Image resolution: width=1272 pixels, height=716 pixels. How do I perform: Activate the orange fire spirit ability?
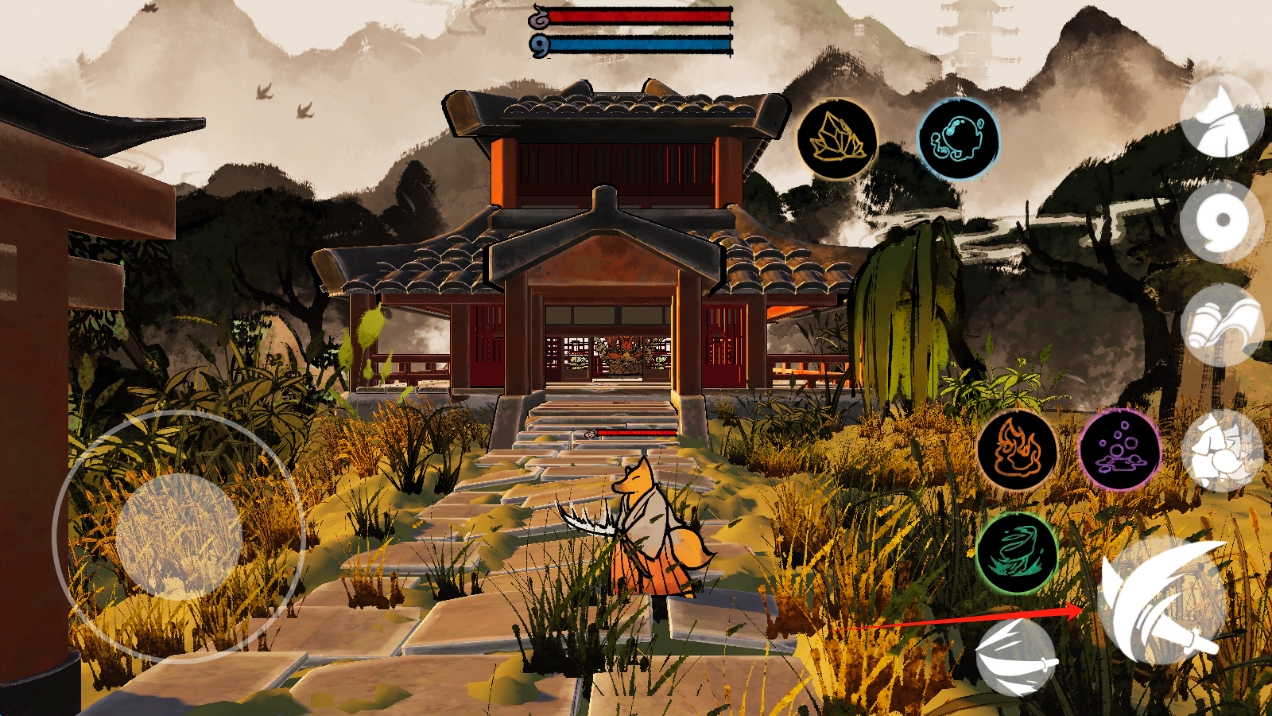pos(1017,450)
